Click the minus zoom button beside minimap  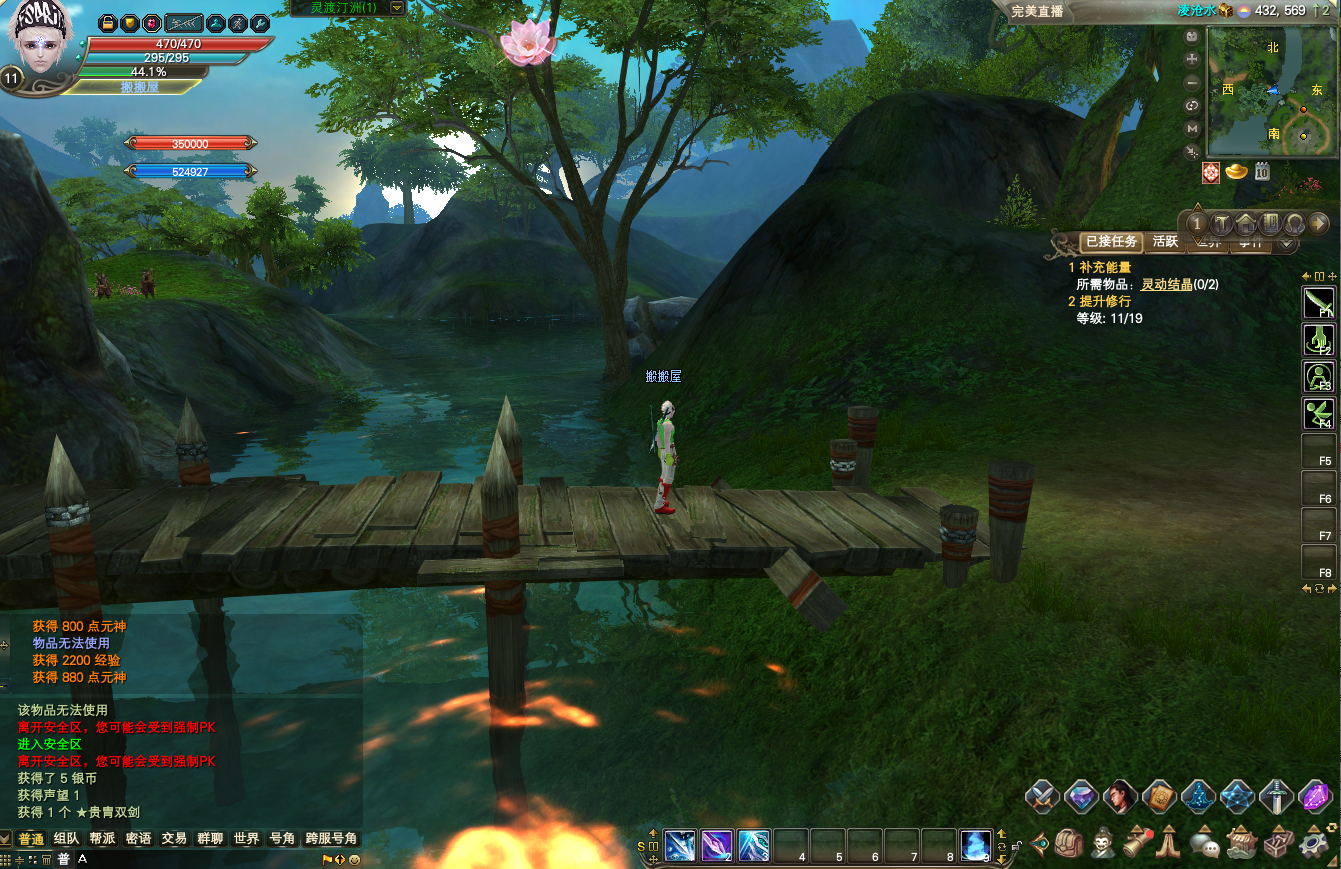coord(1192,83)
